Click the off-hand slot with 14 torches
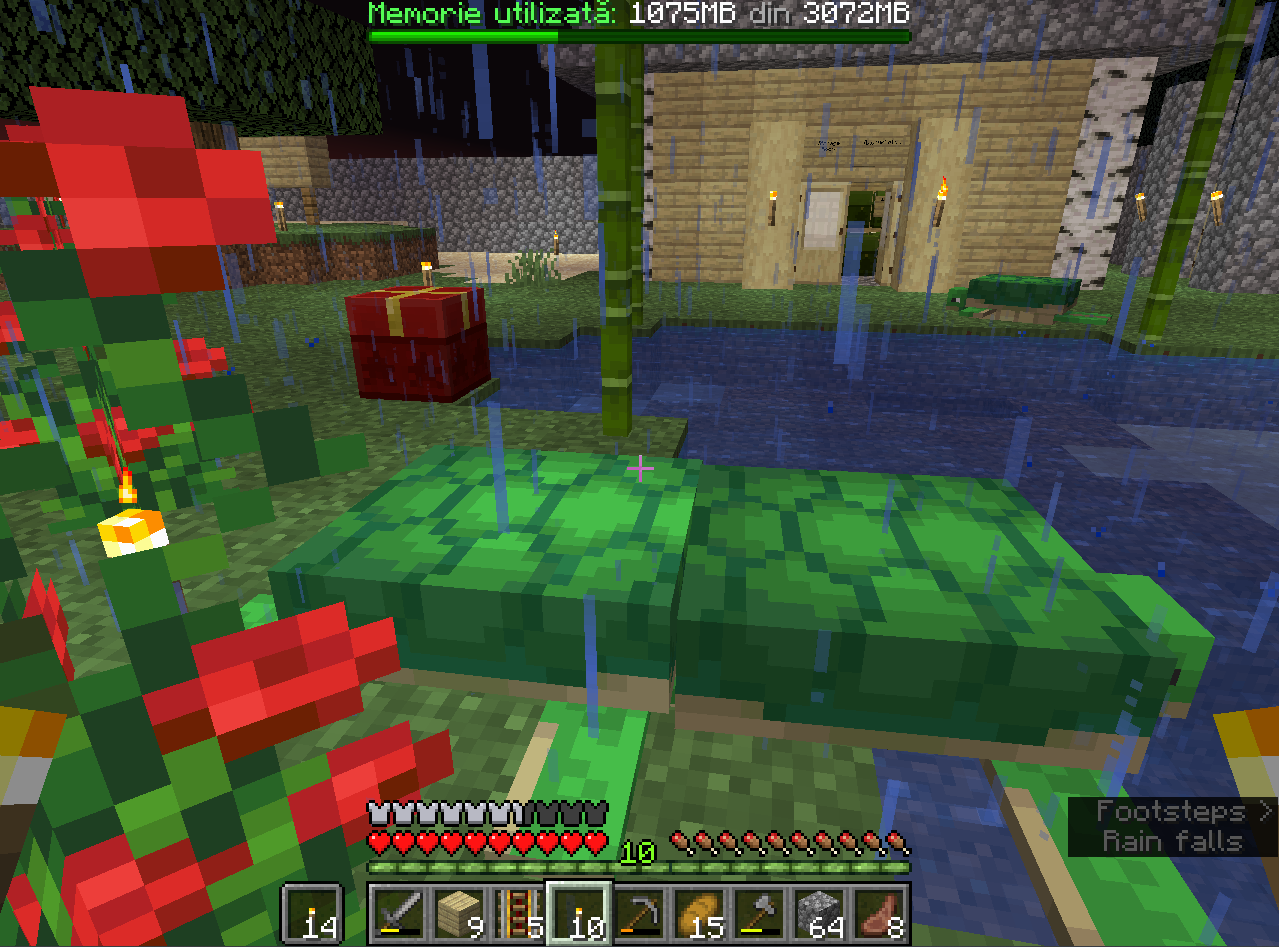The image size is (1279, 947). tap(313, 913)
